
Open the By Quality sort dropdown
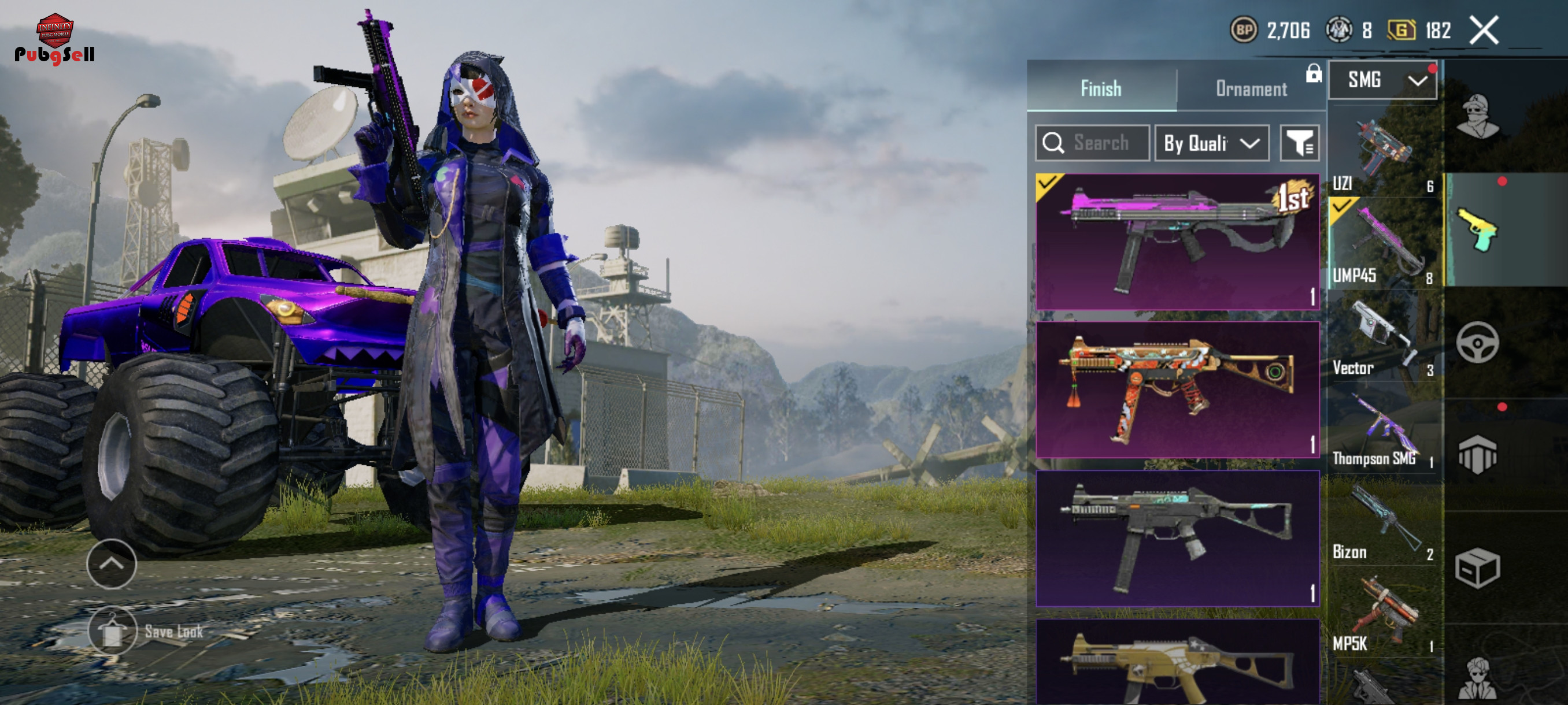coord(1211,143)
